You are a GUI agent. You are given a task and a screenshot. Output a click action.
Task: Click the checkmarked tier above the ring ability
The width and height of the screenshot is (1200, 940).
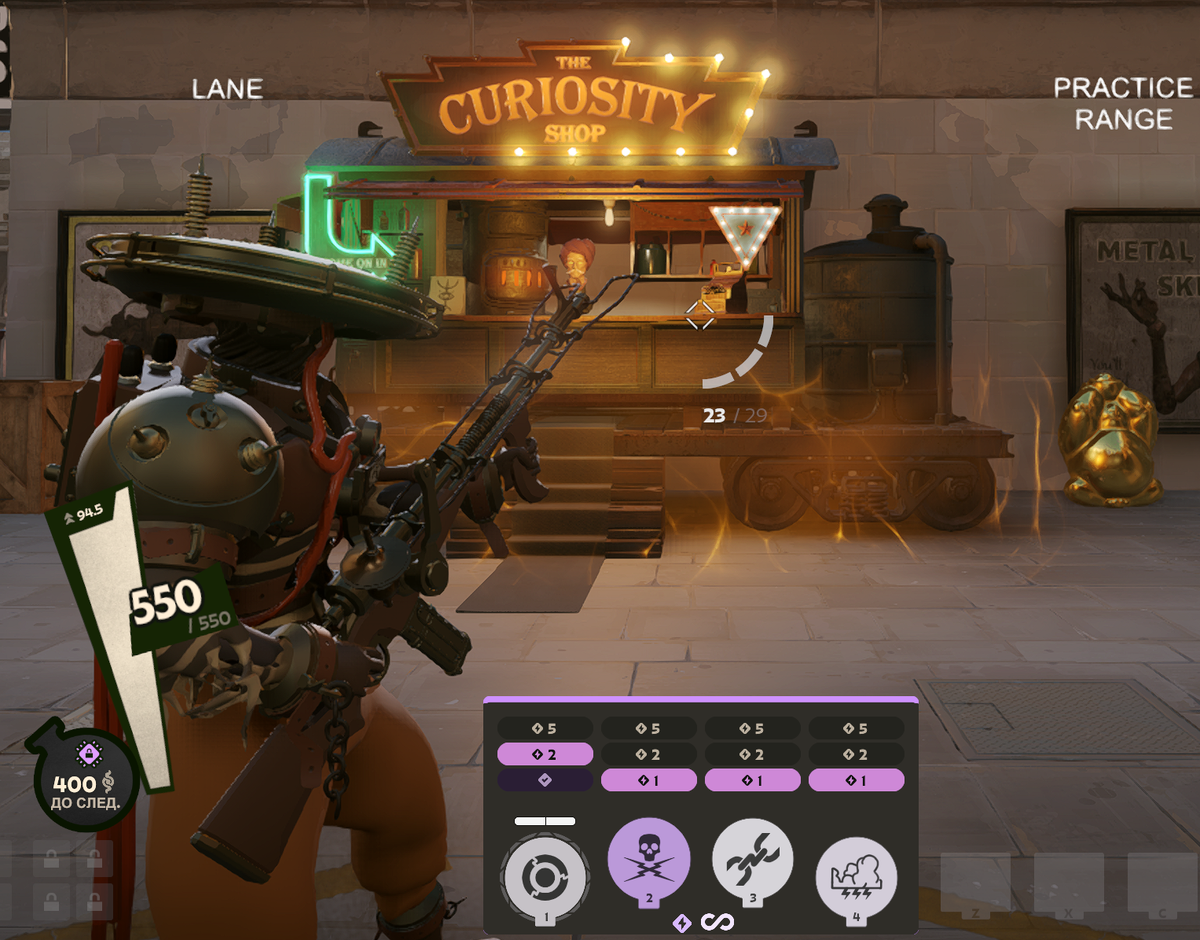click(x=545, y=780)
